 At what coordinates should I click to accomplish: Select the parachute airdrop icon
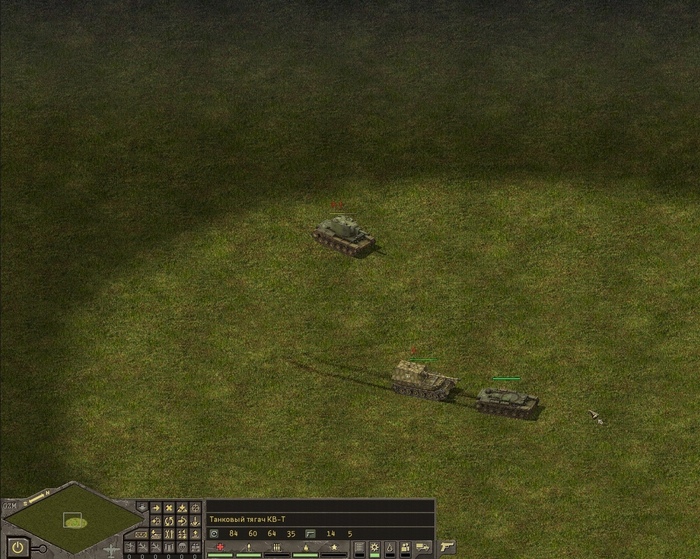pos(182,547)
